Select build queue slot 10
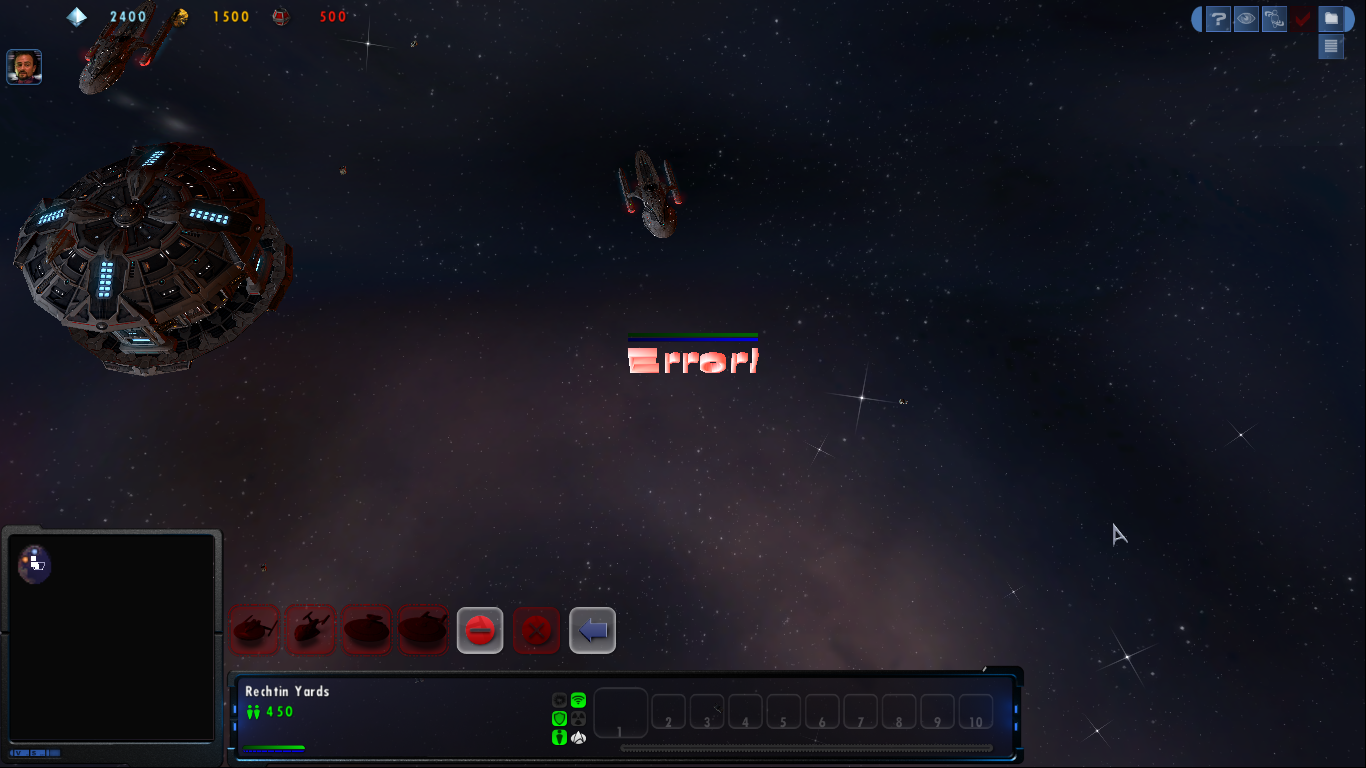The height and width of the screenshot is (768, 1366). (976, 712)
